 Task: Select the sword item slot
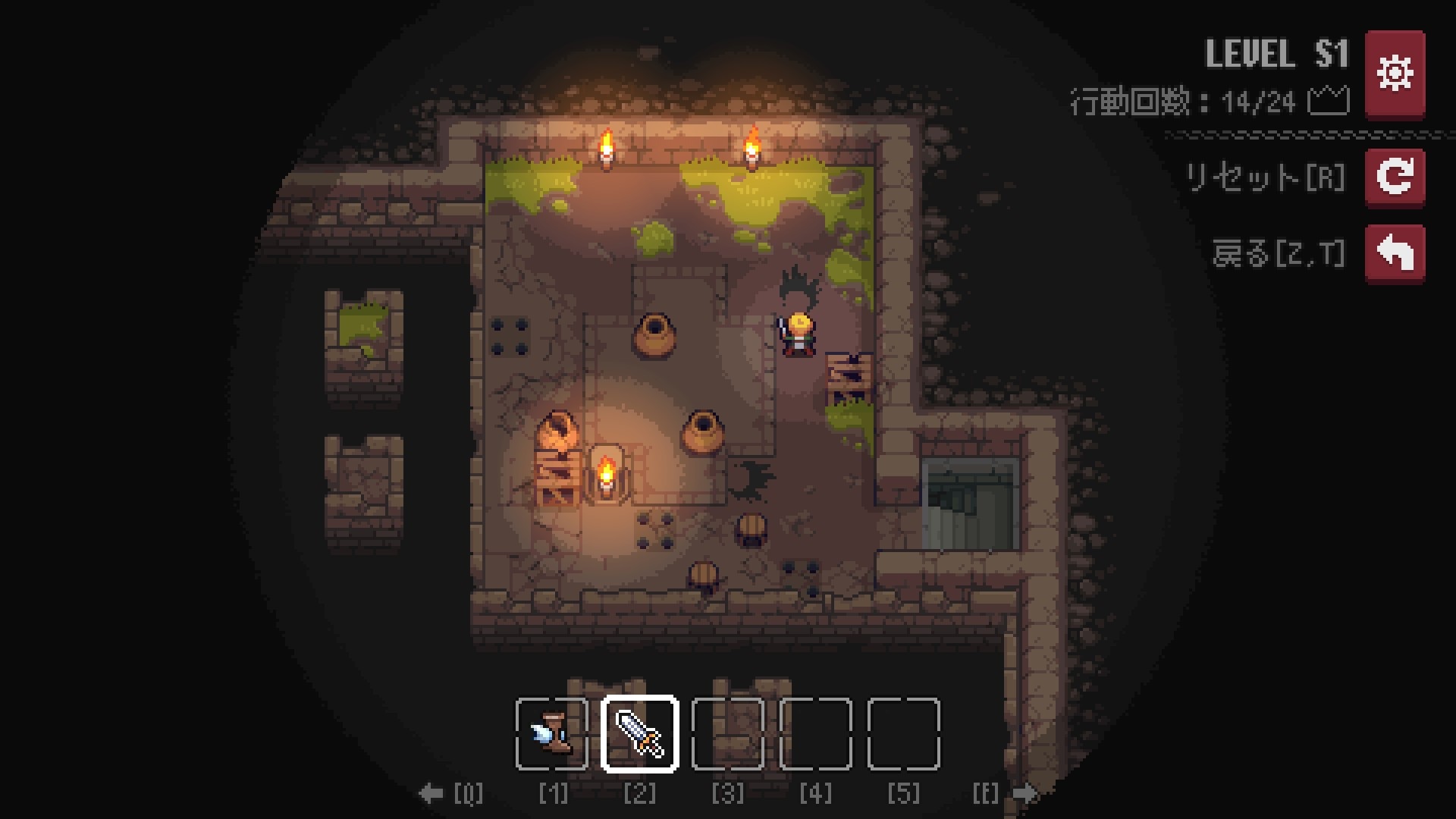(x=640, y=733)
